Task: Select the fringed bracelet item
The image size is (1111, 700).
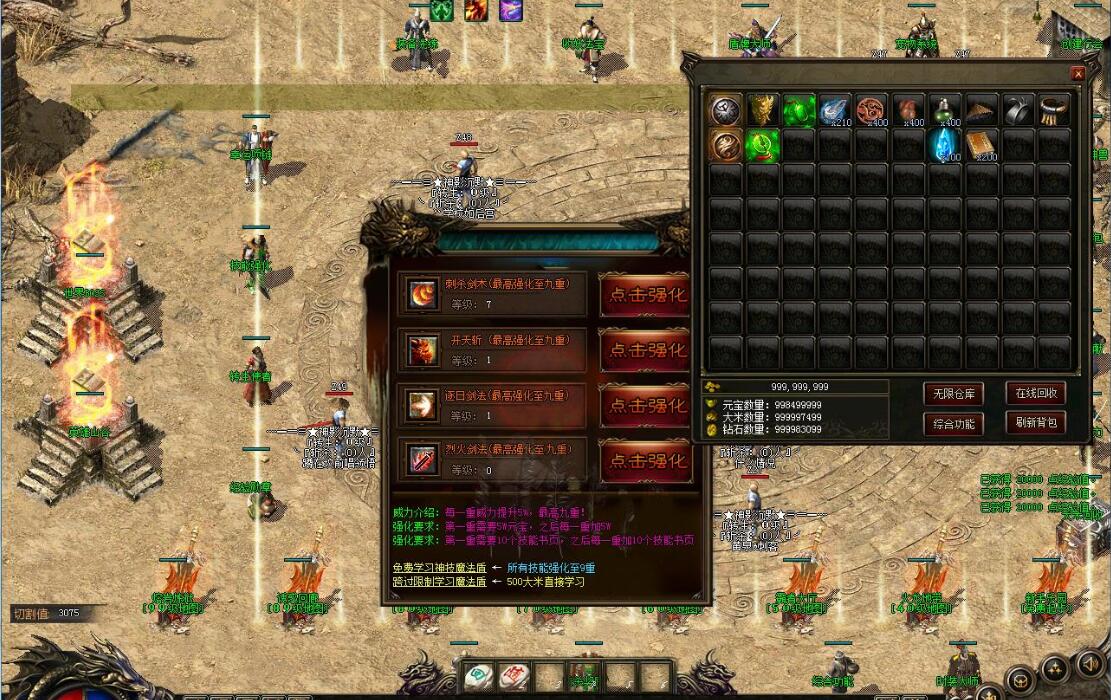Action: [x=1054, y=110]
